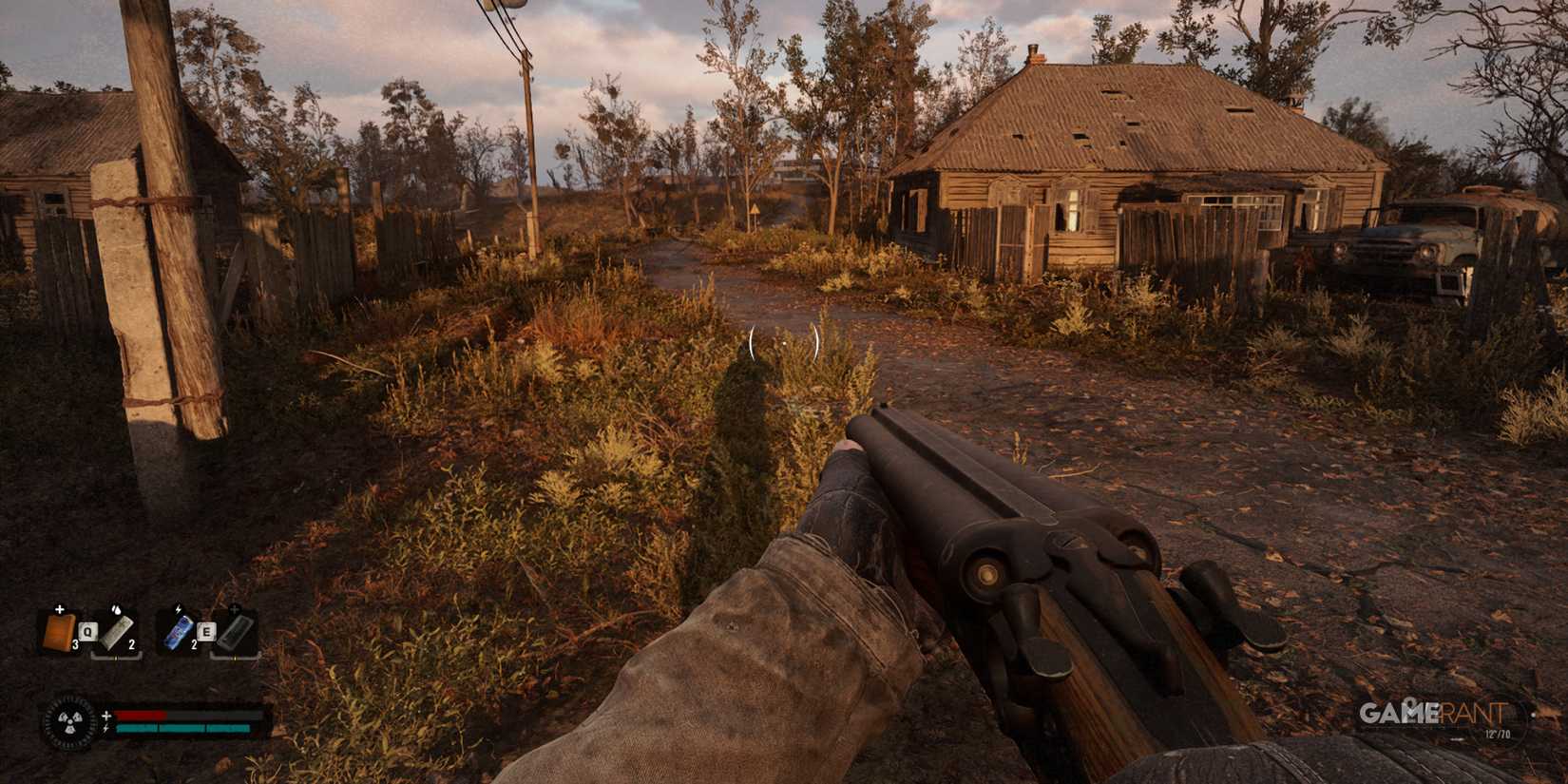This screenshot has height=784, width=1568.
Task: Click the red health bar
Action: [x=141, y=715]
